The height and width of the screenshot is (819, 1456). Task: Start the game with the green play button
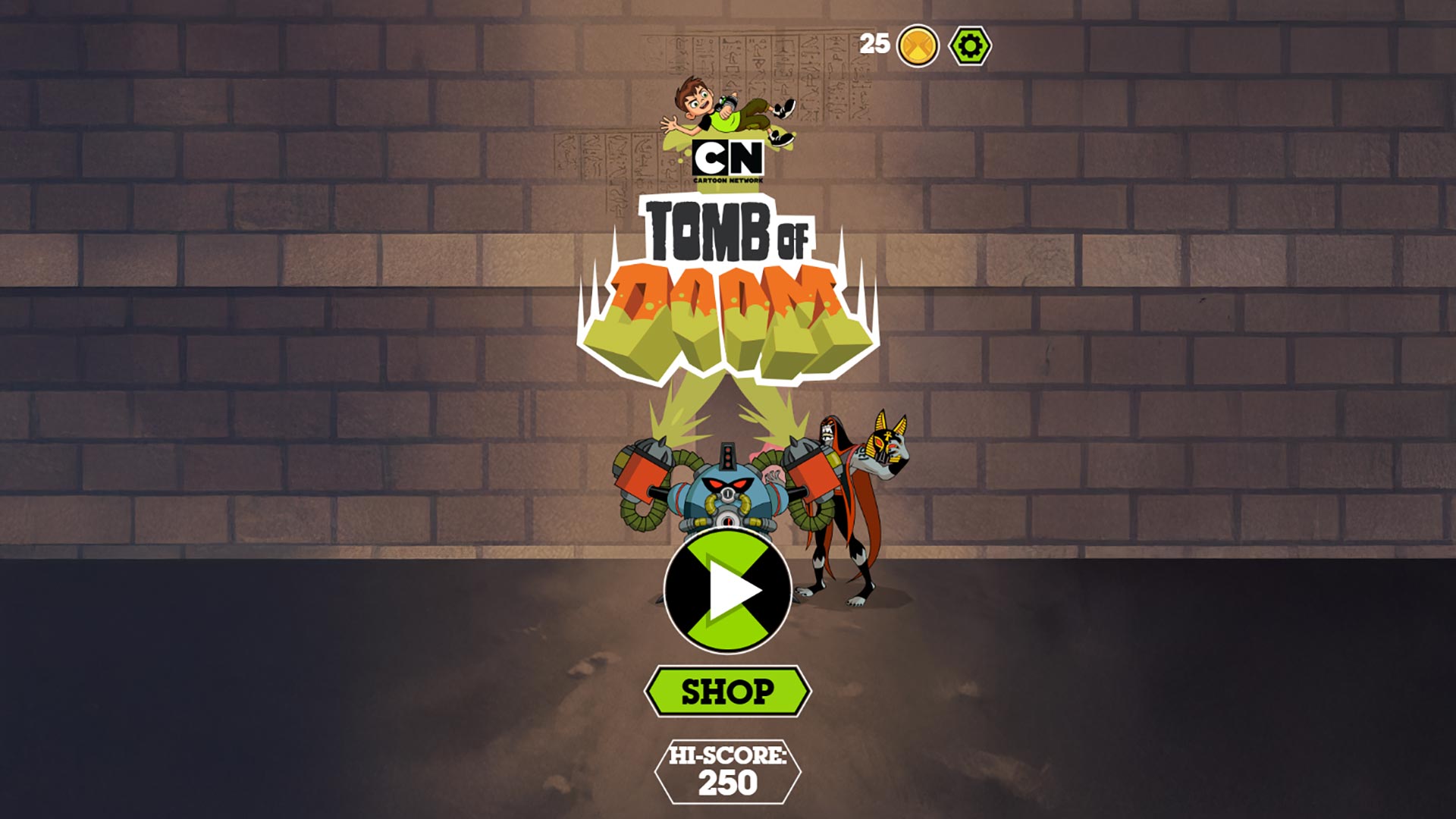coord(728,591)
